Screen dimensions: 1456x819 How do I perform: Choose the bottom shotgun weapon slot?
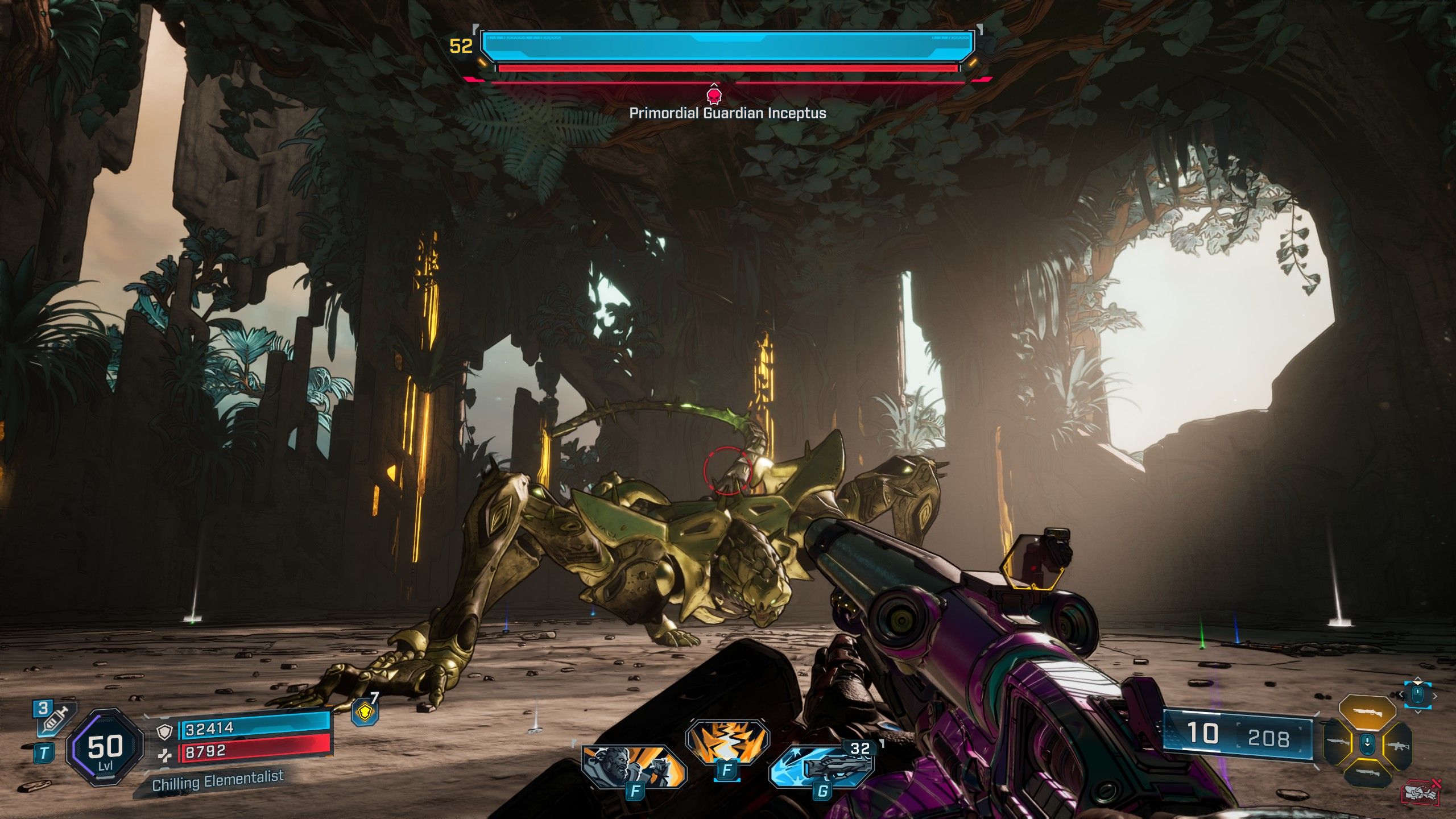(x=1367, y=773)
